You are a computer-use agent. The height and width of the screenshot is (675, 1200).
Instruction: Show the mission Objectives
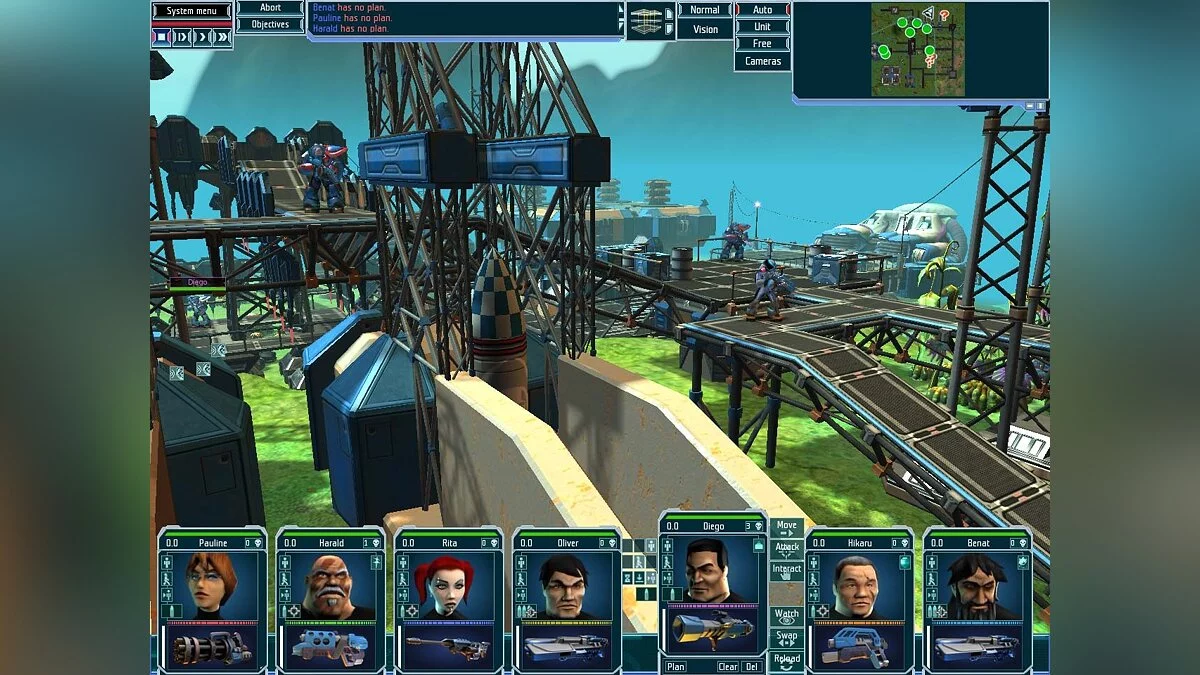[270, 24]
